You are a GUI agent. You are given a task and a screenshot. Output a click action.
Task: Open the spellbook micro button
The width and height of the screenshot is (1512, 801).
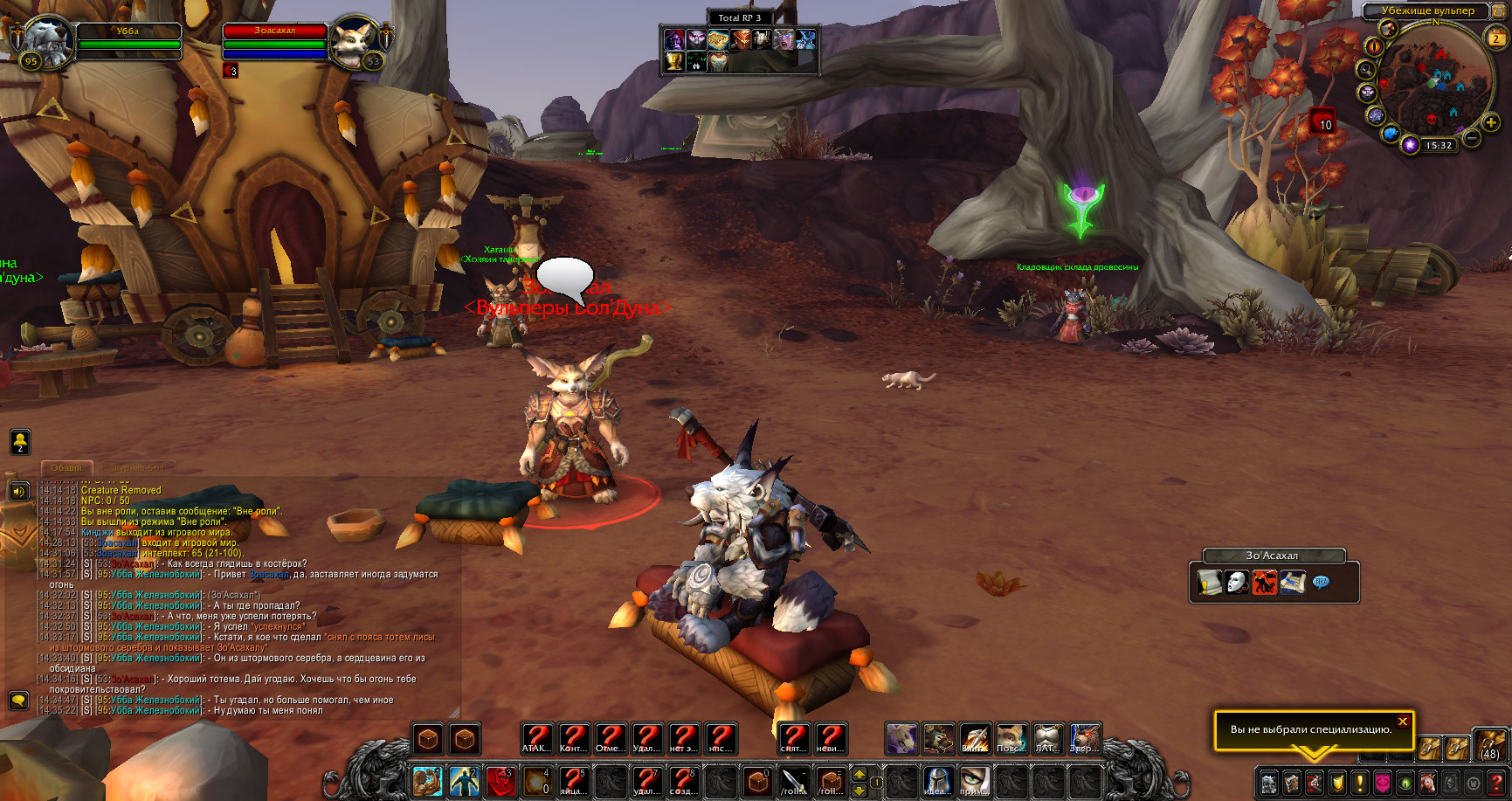[1291, 782]
